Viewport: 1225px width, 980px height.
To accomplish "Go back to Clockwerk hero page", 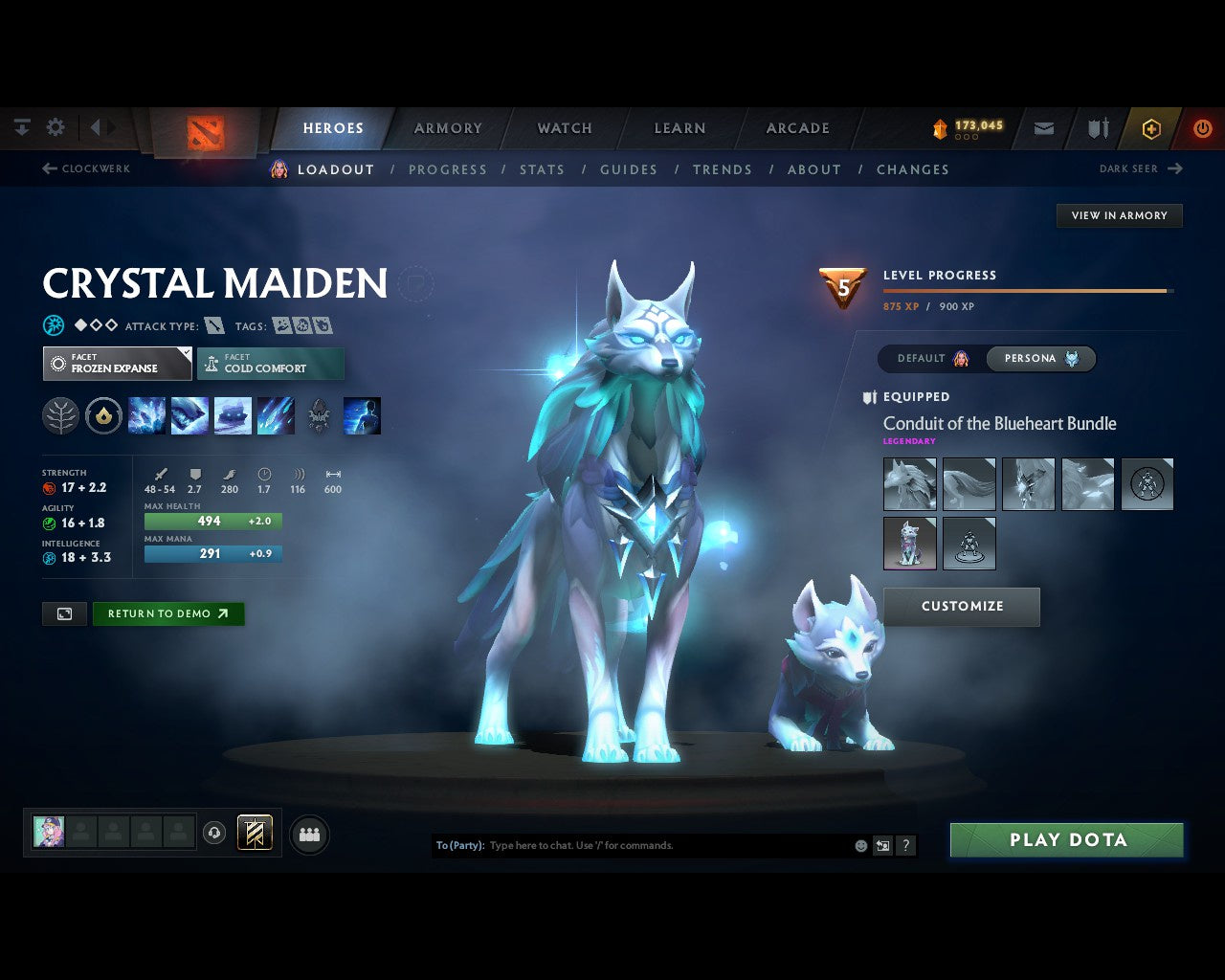I will pyautogui.click(x=86, y=168).
